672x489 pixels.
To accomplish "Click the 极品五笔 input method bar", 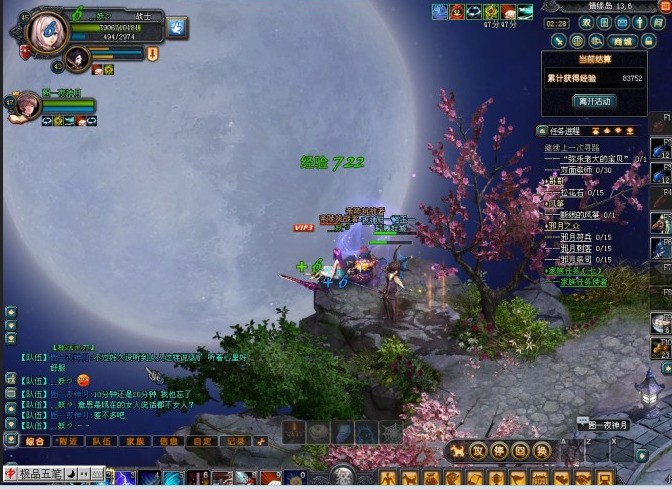I will [41, 473].
